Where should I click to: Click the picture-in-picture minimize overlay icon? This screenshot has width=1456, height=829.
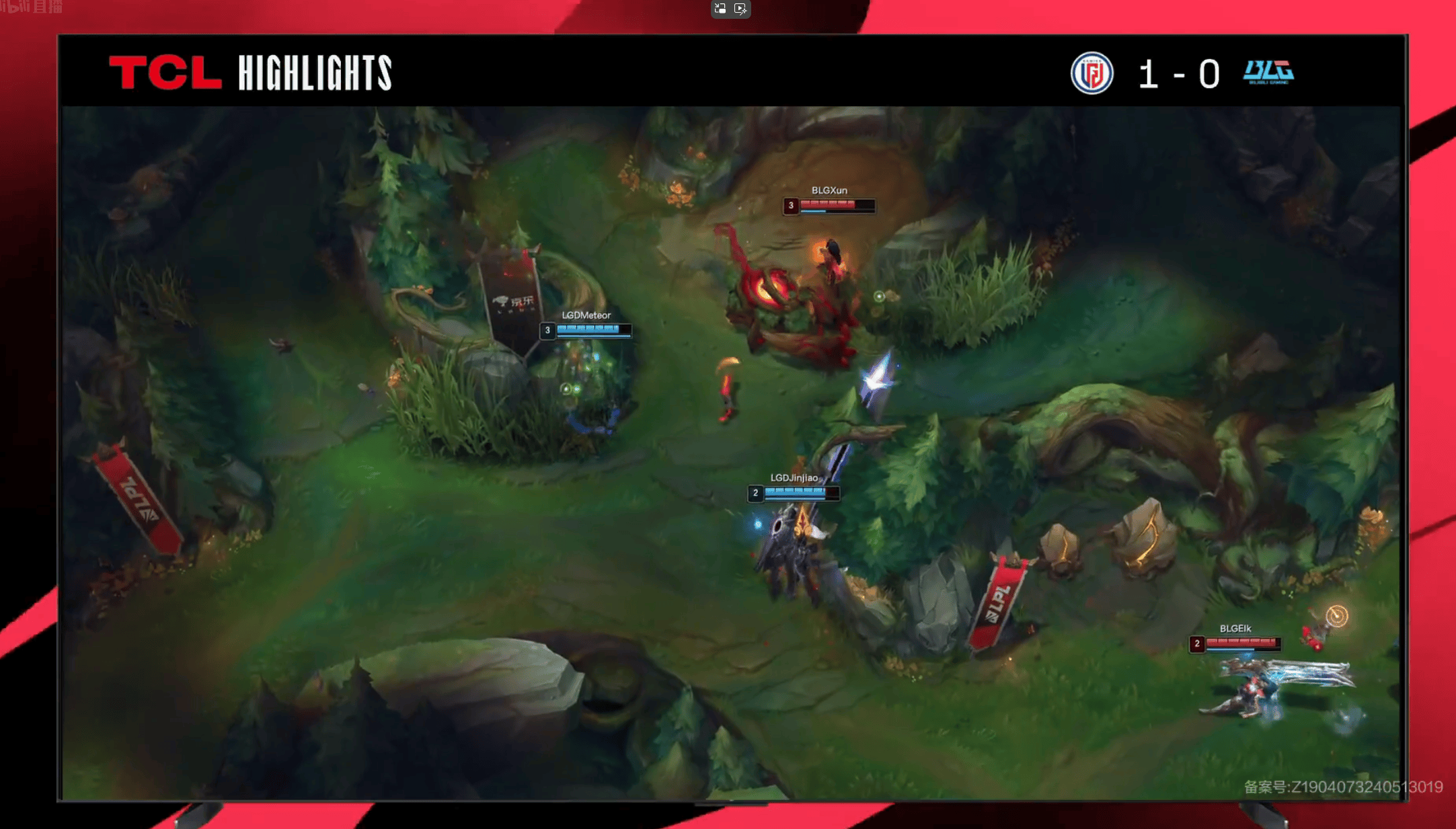pos(720,9)
